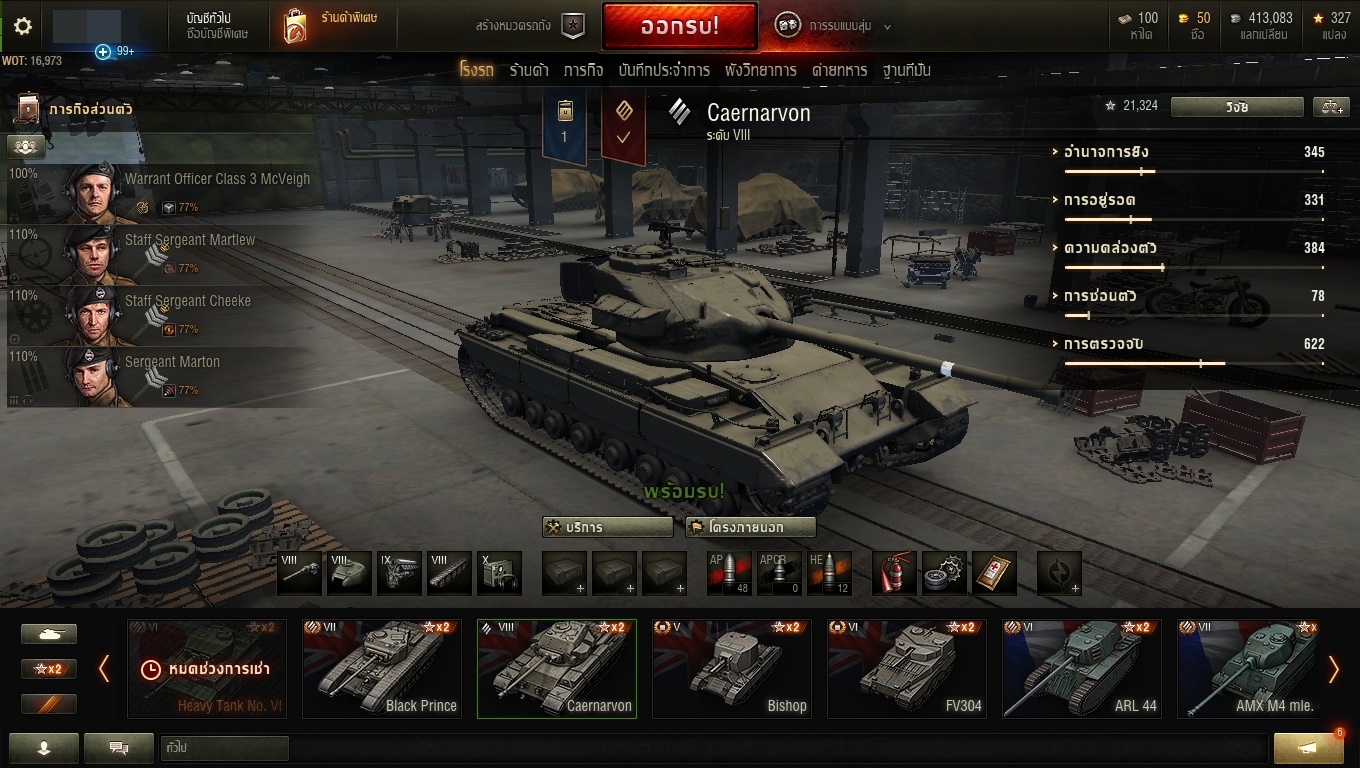The height and width of the screenshot is (768, 1360).
Task: Open the service button (บริการ)
Action: tap(608, 527)
